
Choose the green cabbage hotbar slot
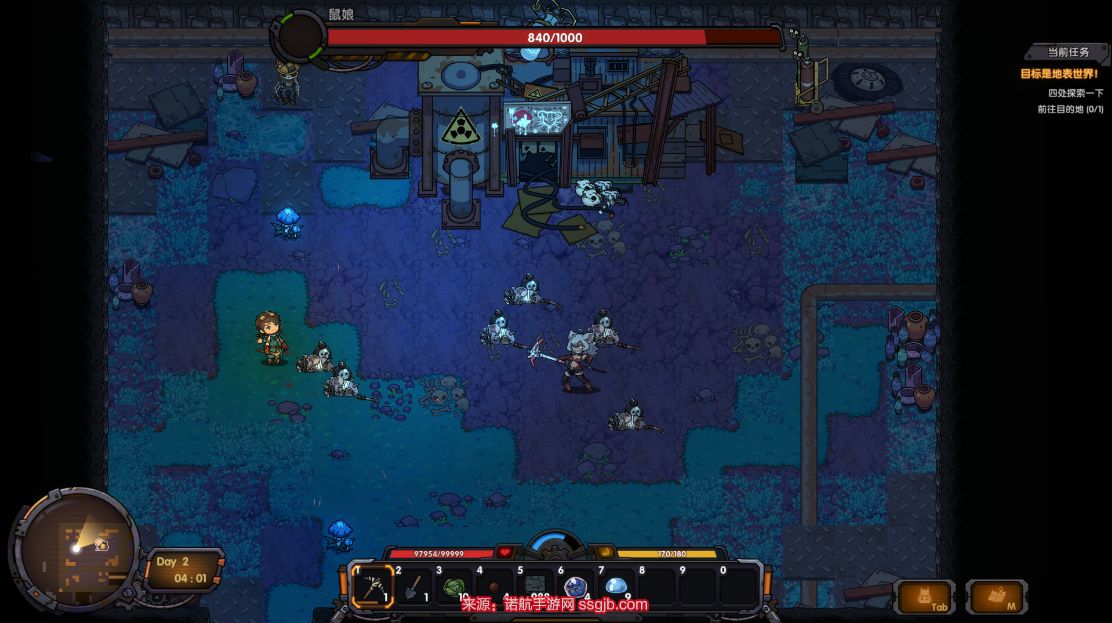click(454, 587)
